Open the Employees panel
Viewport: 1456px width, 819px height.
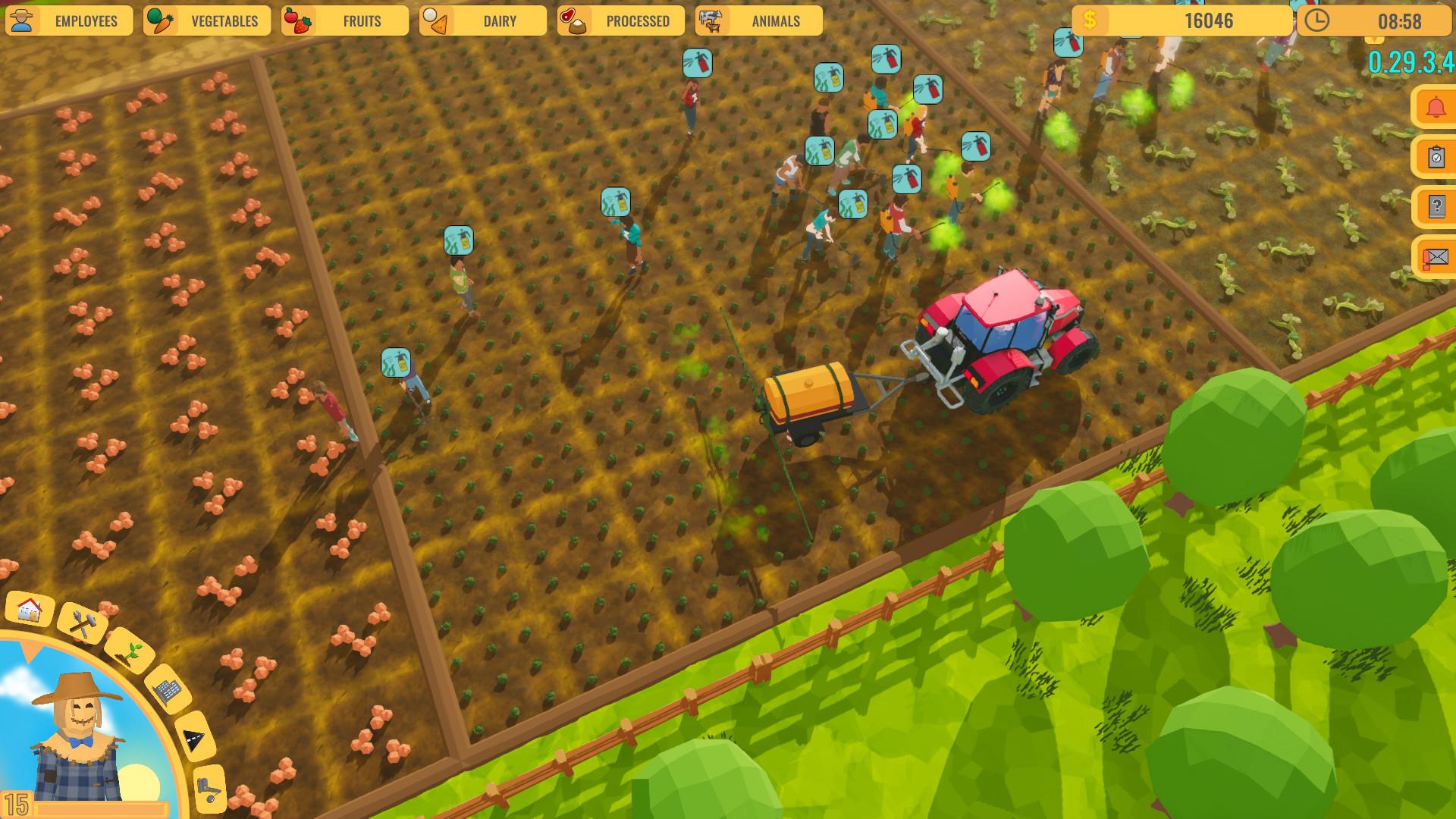click(x=68, y=20)
